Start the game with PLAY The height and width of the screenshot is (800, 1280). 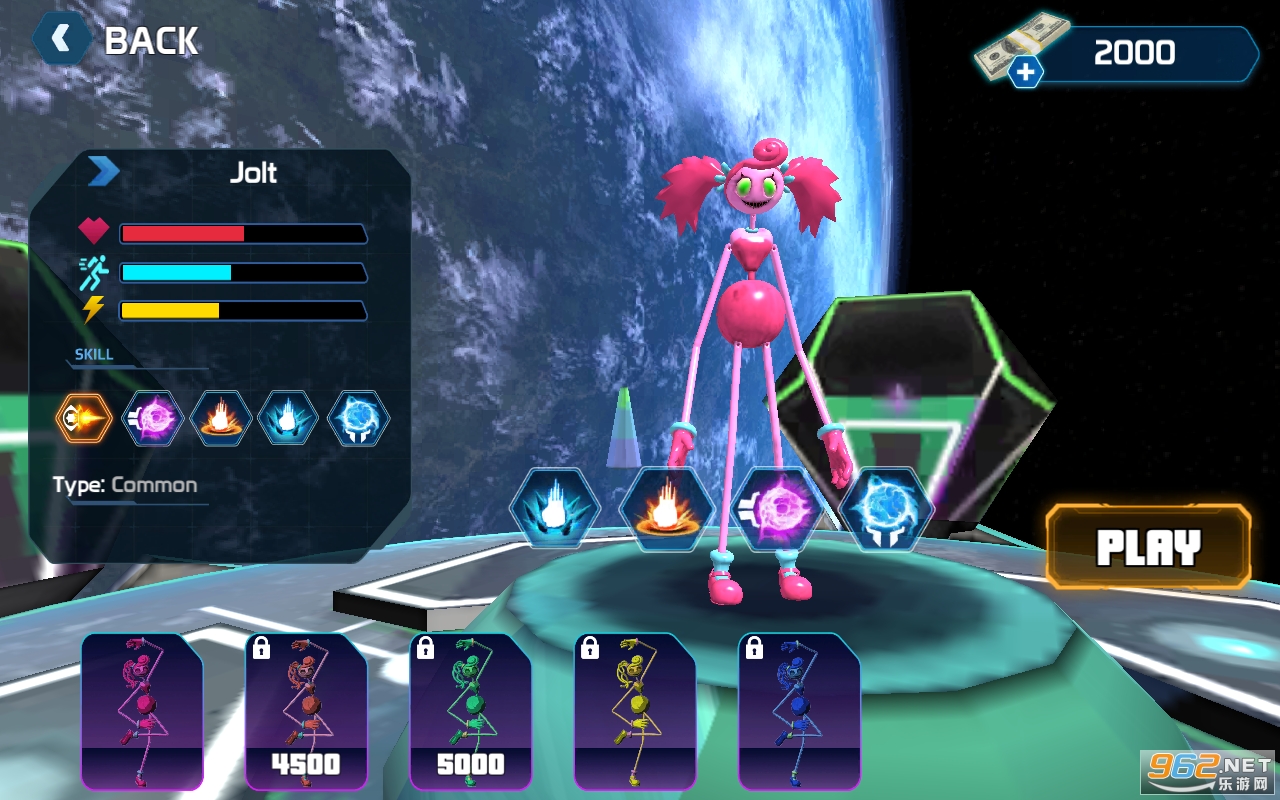(1148, 547)
